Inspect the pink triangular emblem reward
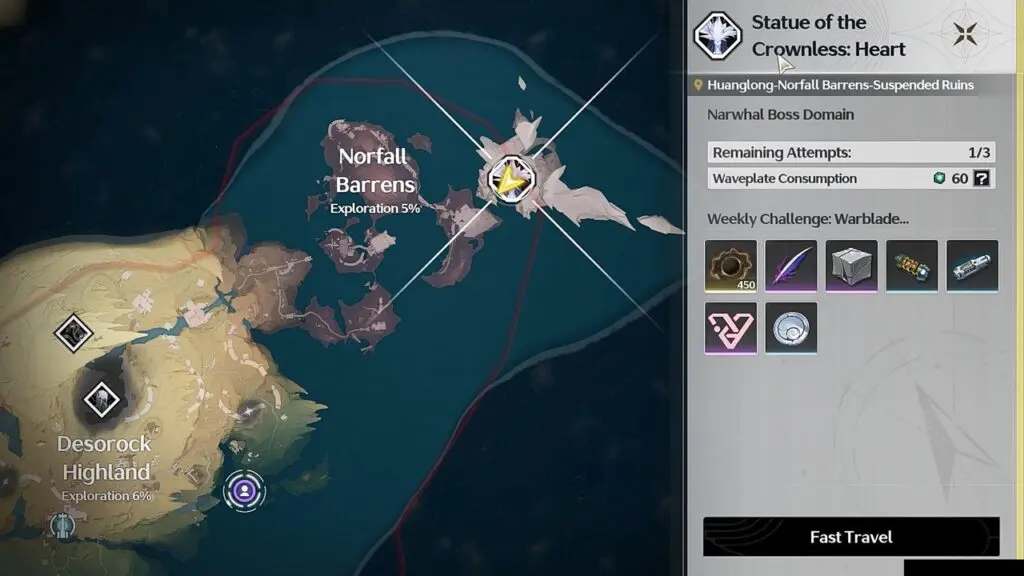This screenshot has width=1024, height=576. click(x=731, y=327)
